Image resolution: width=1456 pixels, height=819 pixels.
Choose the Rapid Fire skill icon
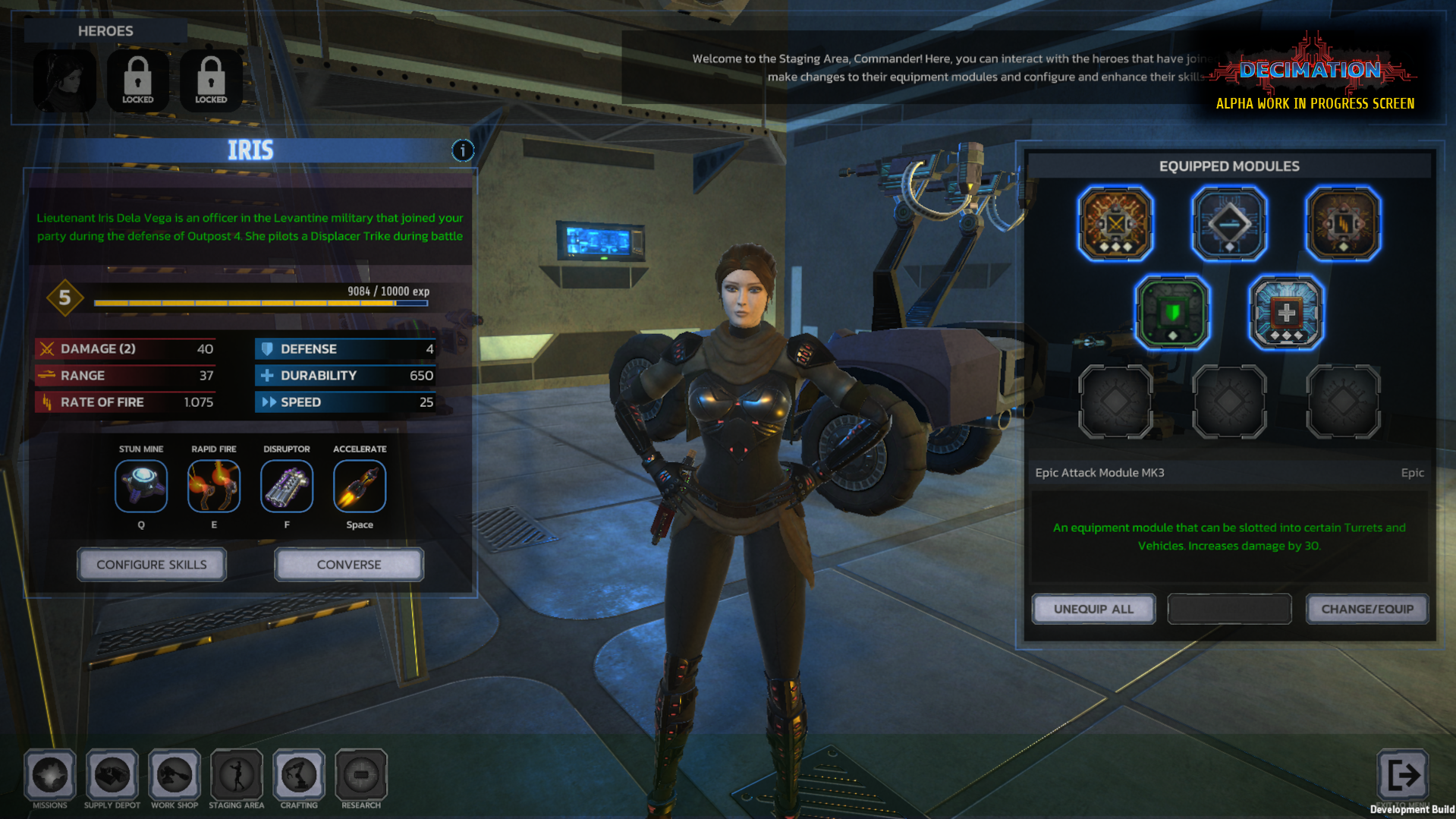click(214, 487)
